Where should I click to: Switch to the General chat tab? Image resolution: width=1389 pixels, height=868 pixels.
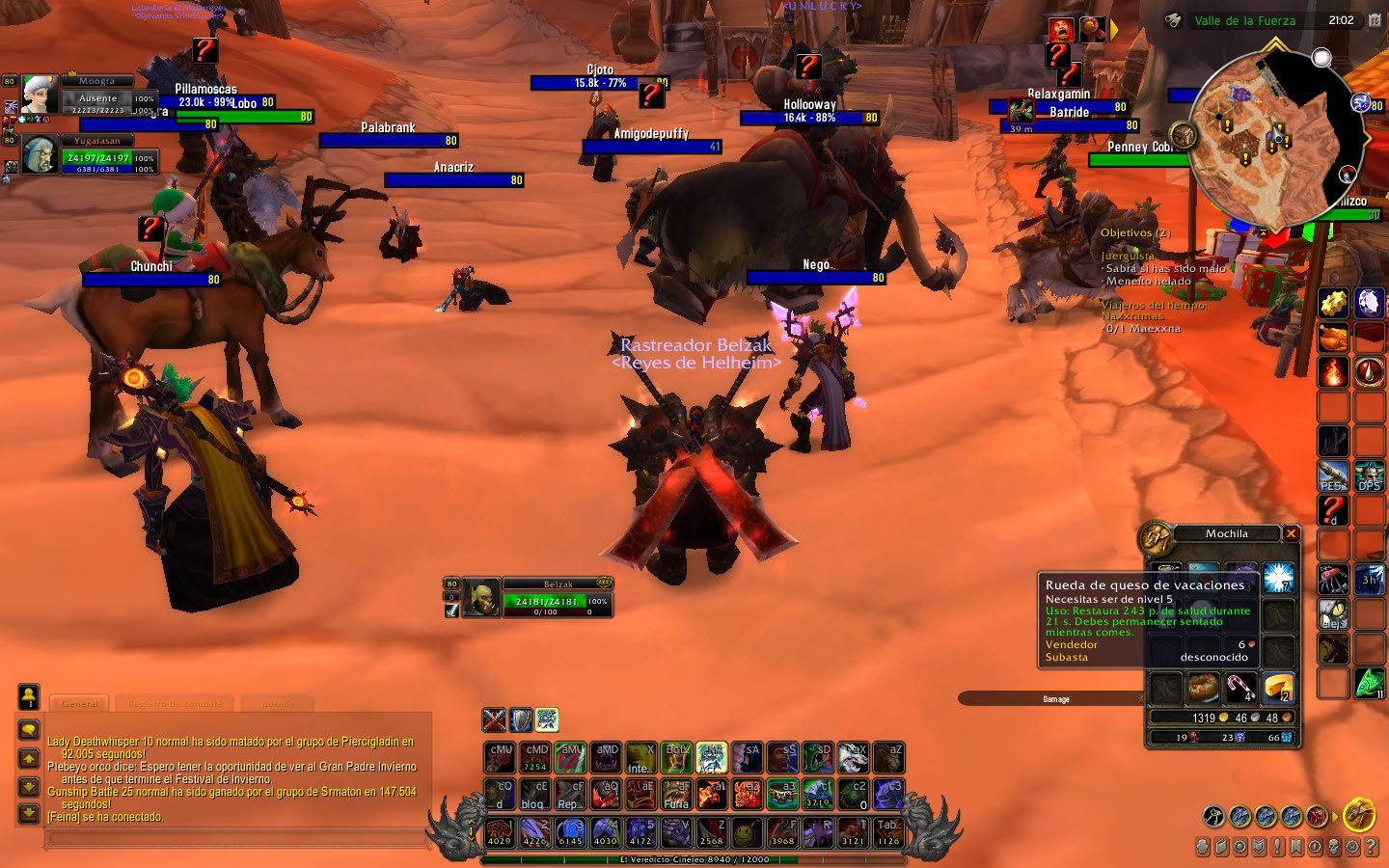click(80, 703)
